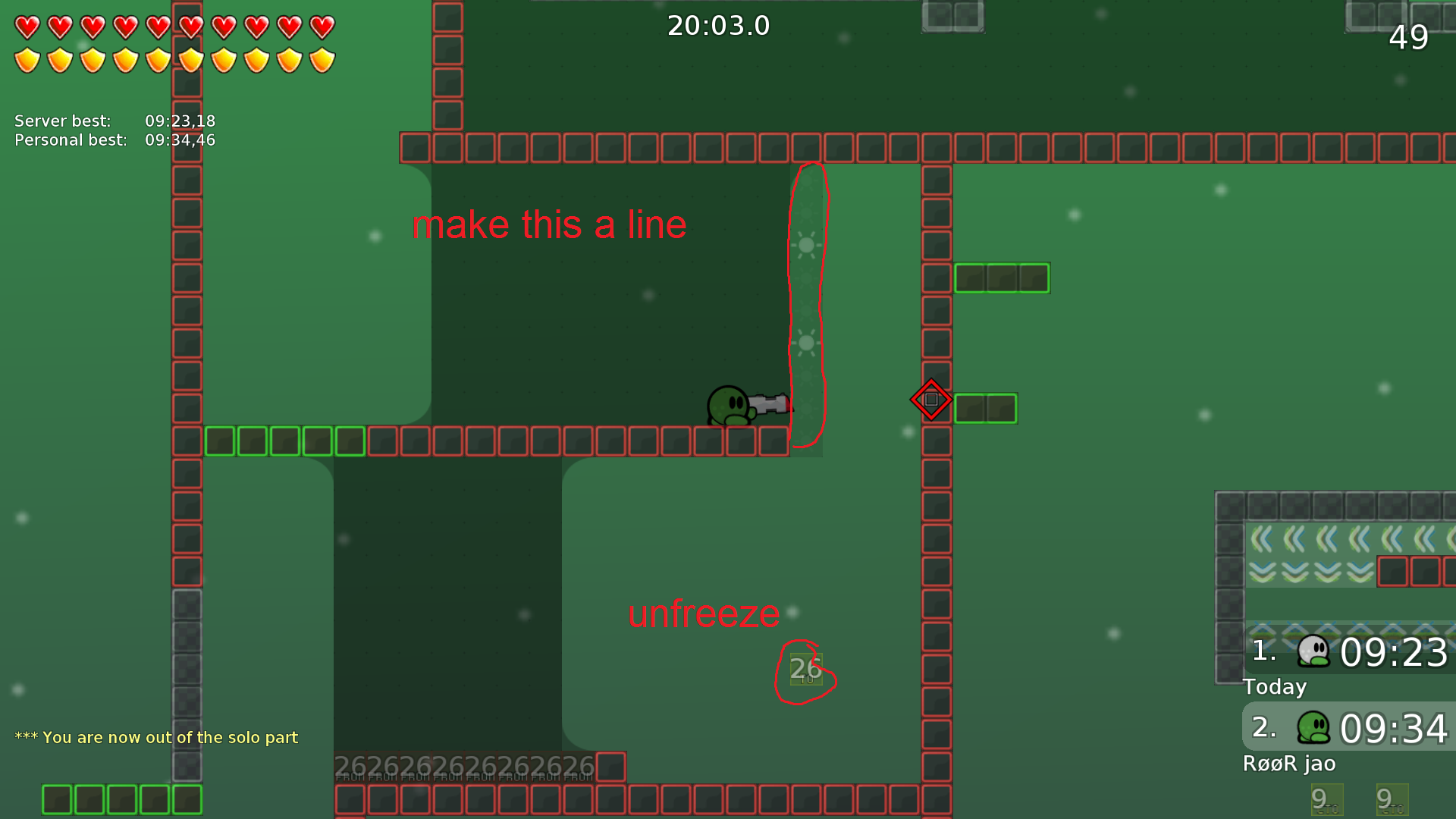Click the score counter showing 49

point(1408,38)
